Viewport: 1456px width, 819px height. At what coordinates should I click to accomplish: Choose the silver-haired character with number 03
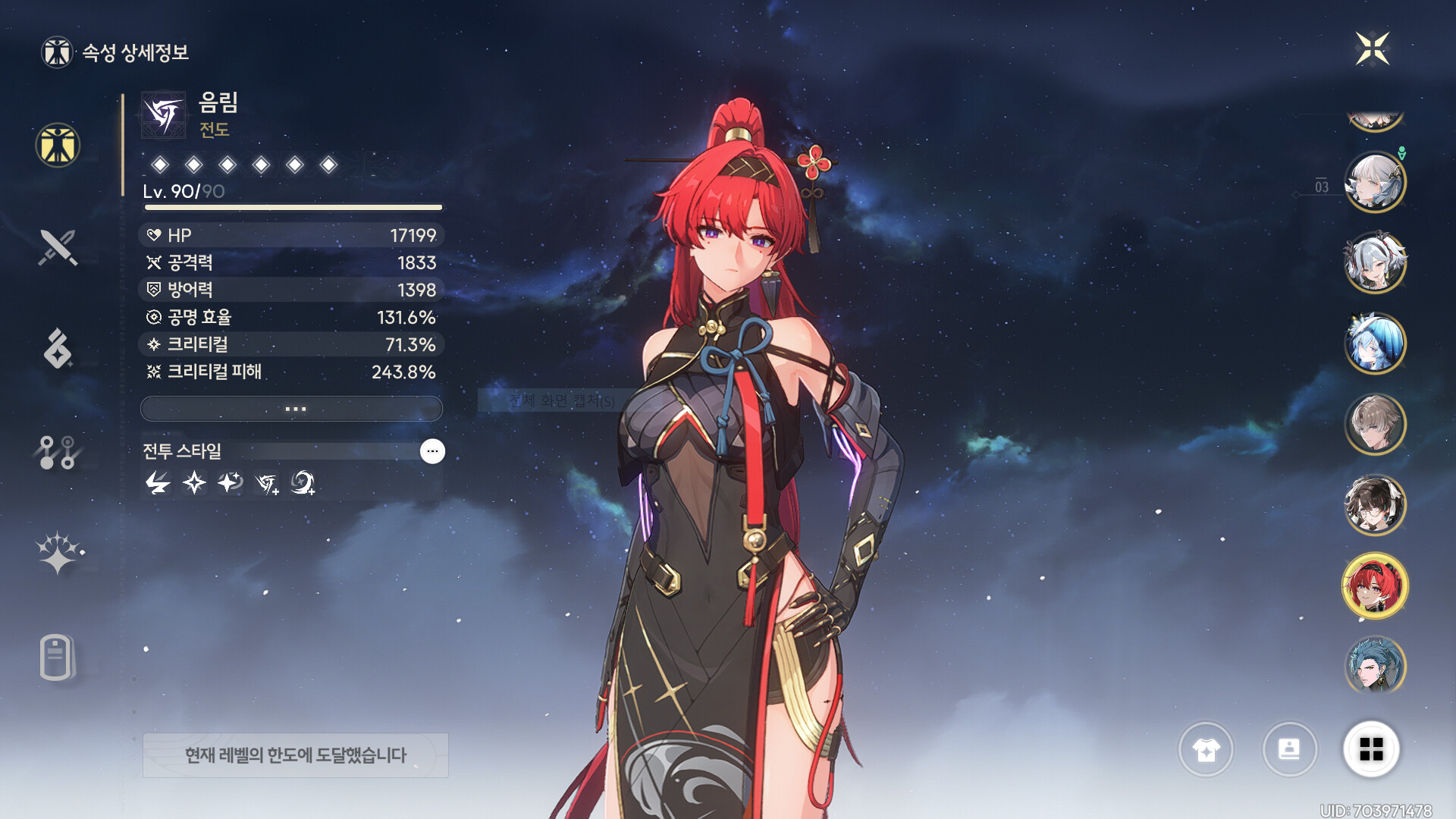[1375, 182]
